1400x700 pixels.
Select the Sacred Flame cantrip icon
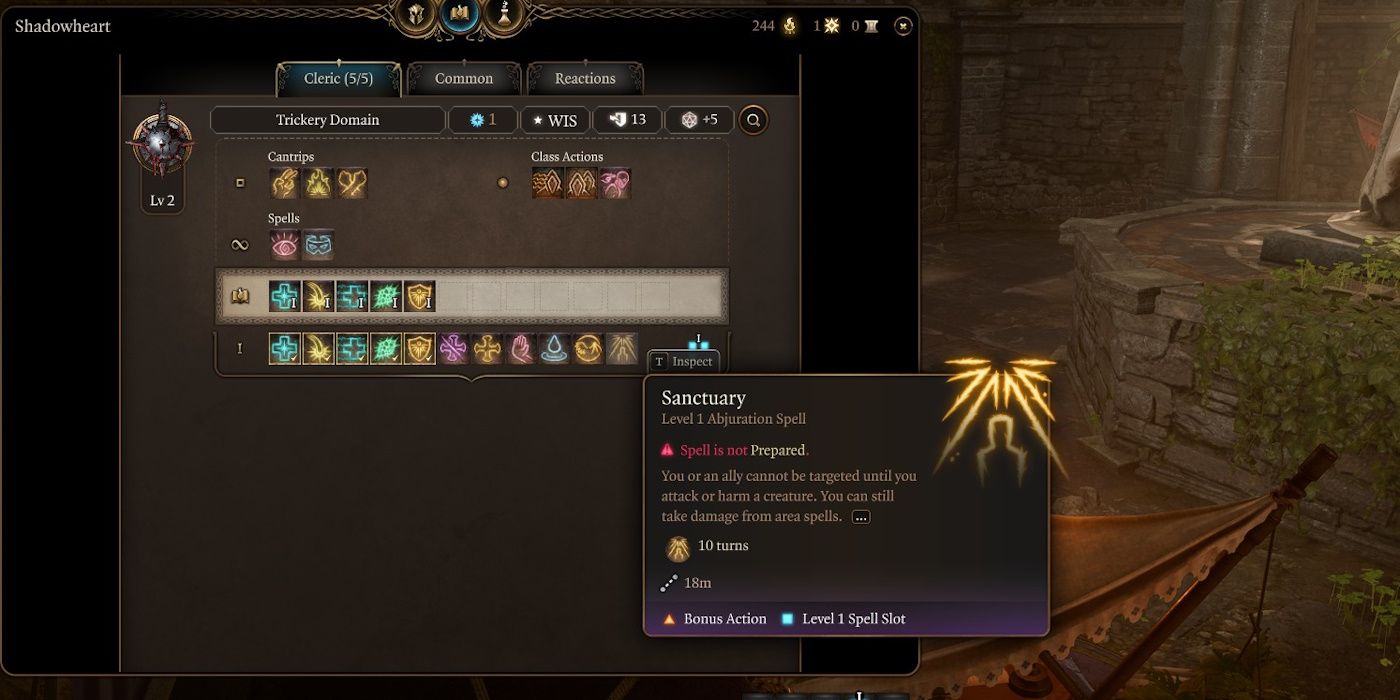coord(318,183)
